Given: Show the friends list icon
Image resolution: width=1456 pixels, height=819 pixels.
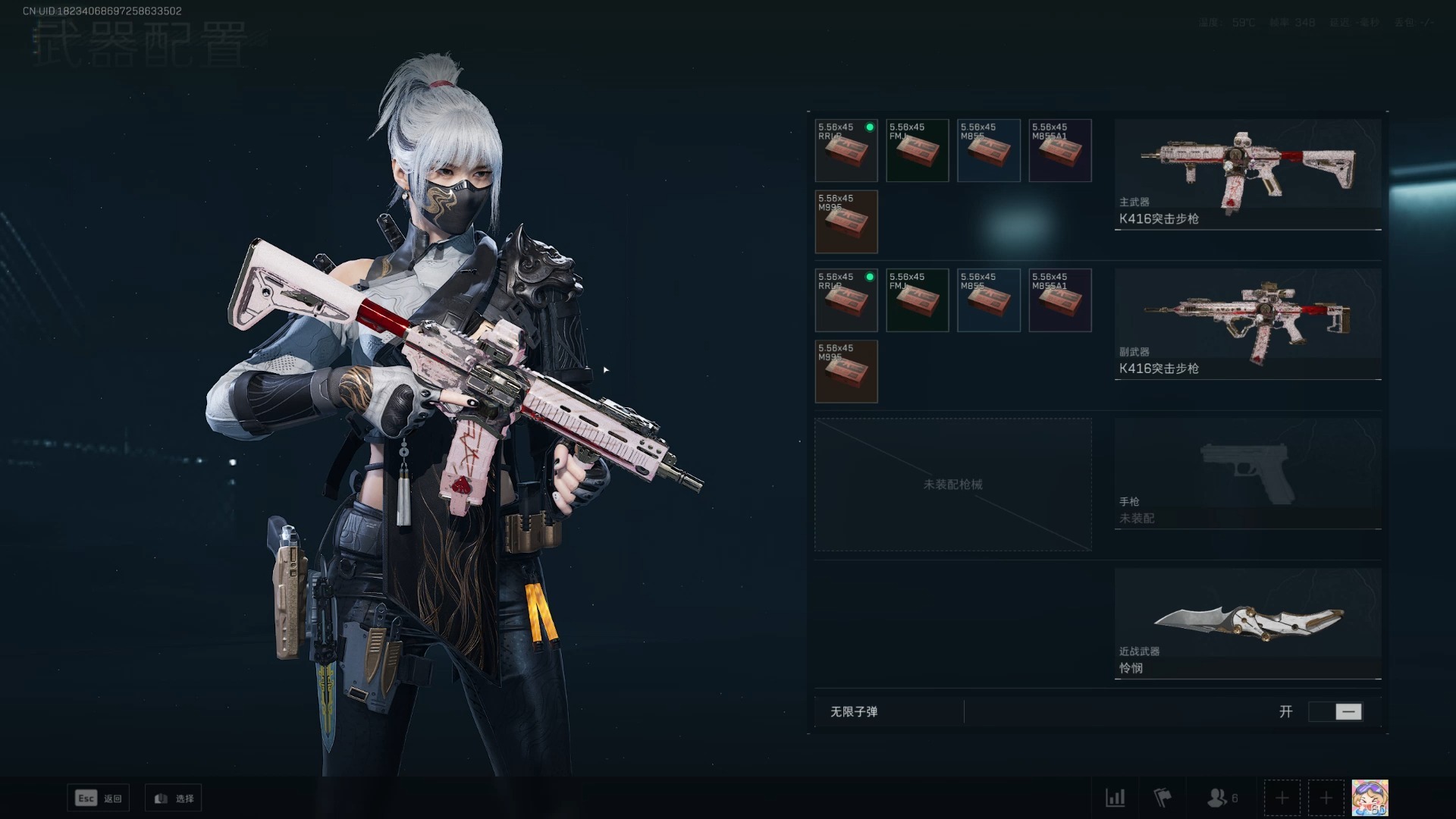Looking at the screenshot, I should [1221, 798].
